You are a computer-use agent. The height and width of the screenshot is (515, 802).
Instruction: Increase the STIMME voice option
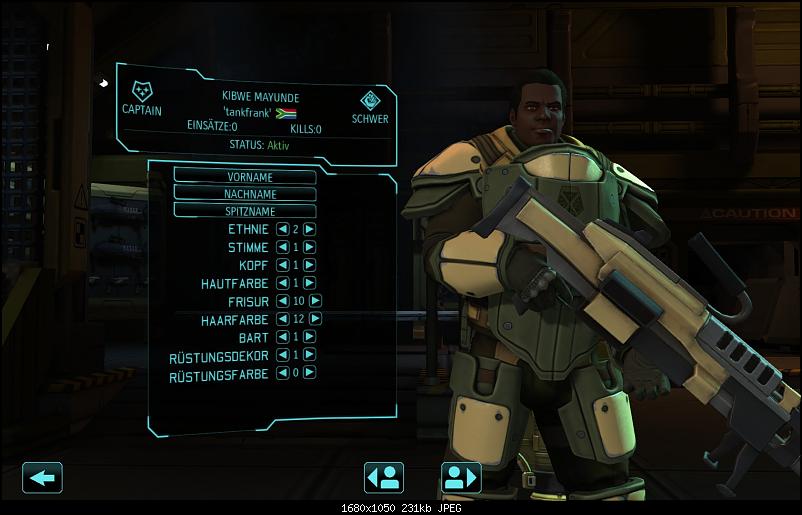(x=310, y=247)
